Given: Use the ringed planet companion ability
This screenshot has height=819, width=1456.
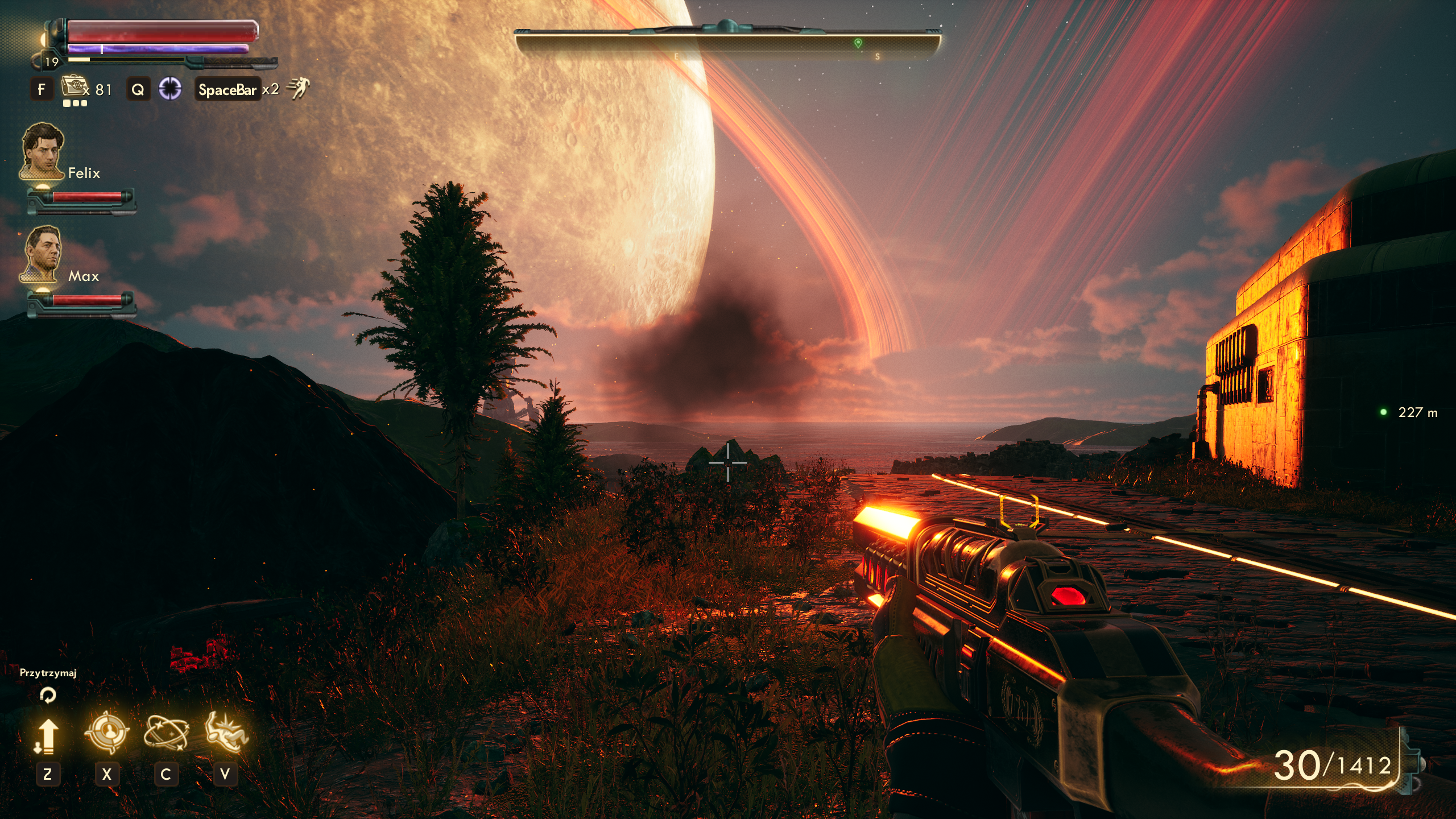Looking at the screenshot, I should pyautogui.click(x=166, y=732).
